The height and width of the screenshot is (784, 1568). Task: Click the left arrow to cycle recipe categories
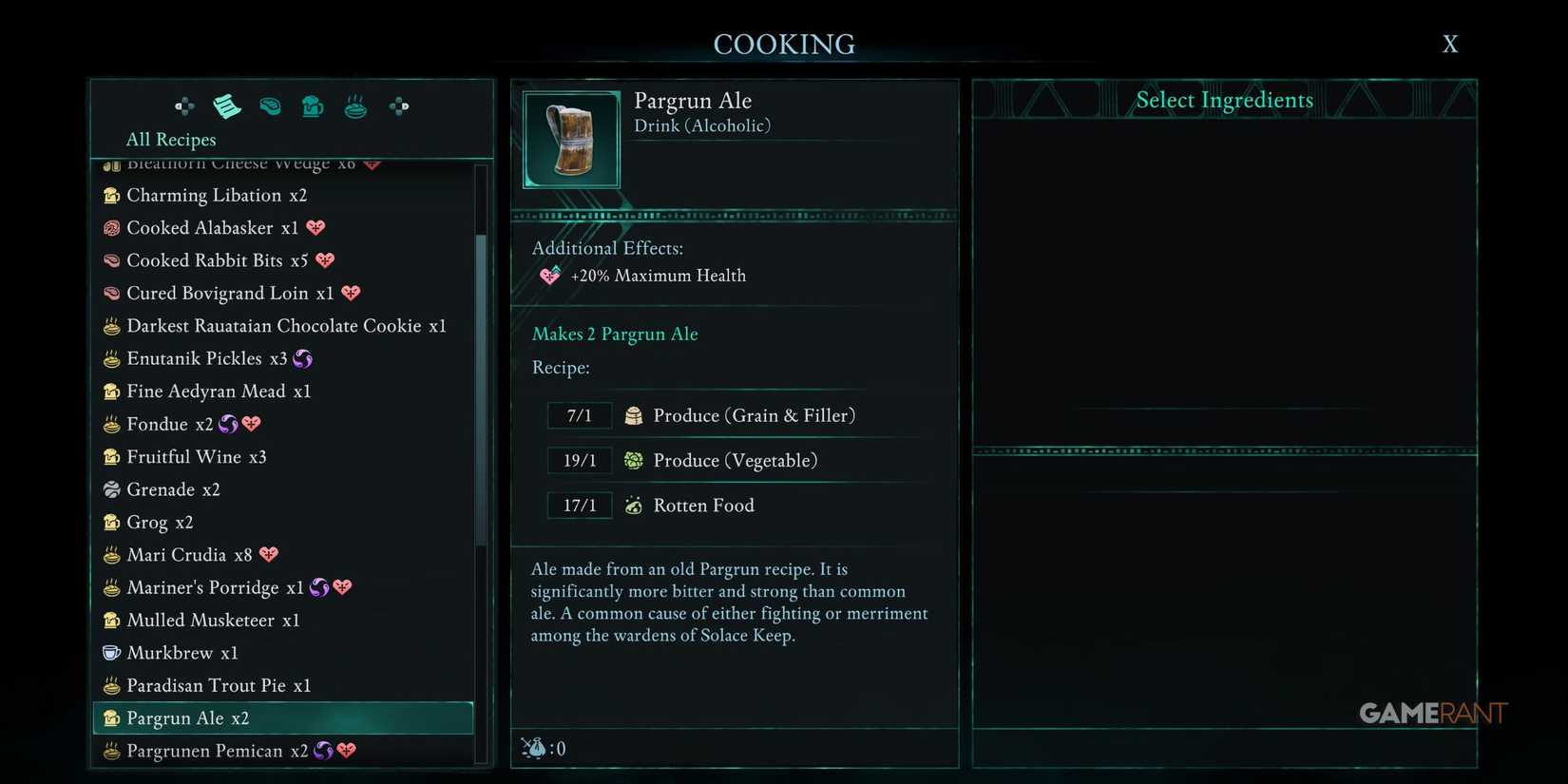(183, 106)
